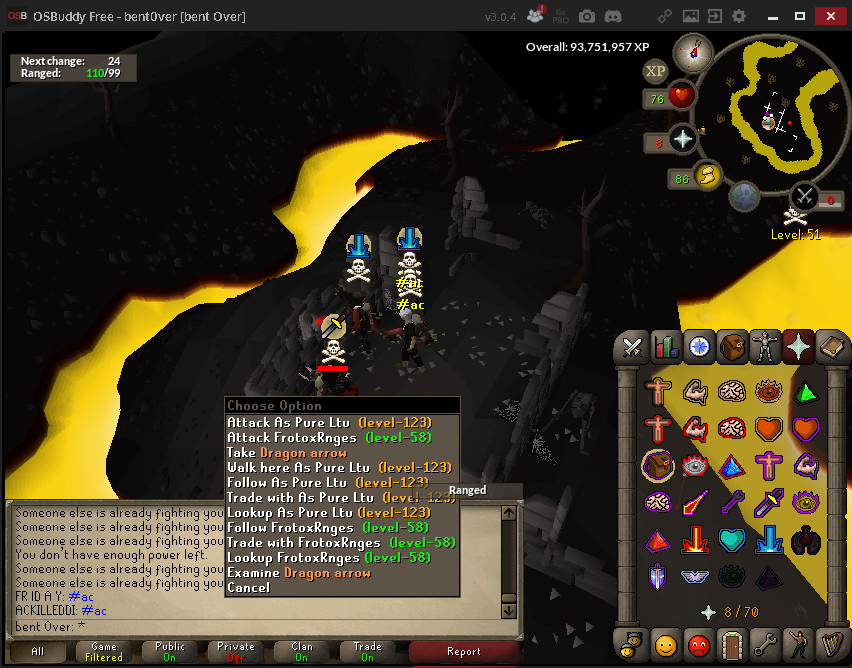The width and height of the screenshot is (852, 668).
Task: Open the logout door tab
Action: click(732, 645)
